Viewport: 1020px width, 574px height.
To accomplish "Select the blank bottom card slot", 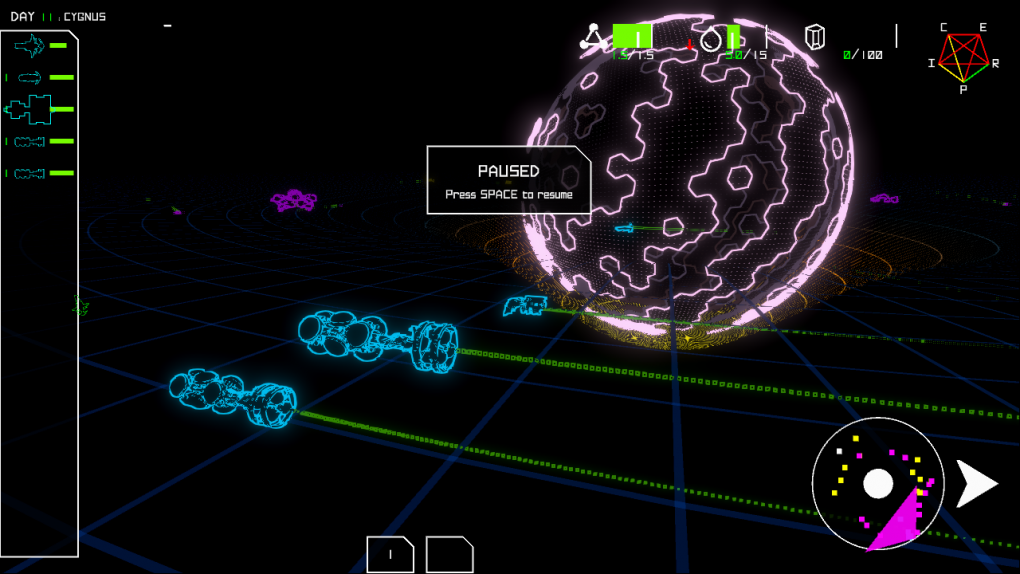I will [x=449, y=554].
